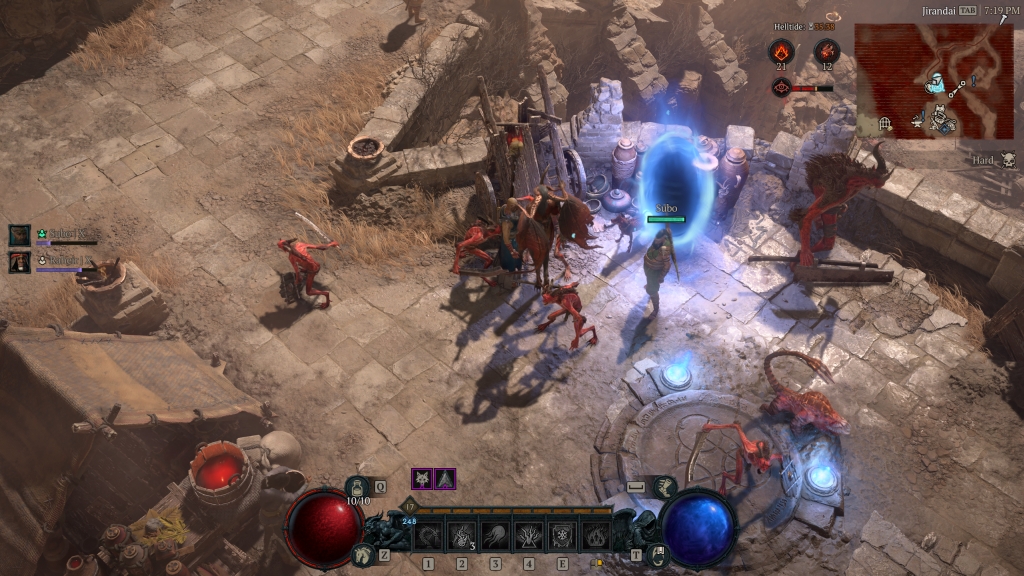1024x576 pixels.
Task: Activate the flame skill in the last slot
Action: click(x=596, y=536)
